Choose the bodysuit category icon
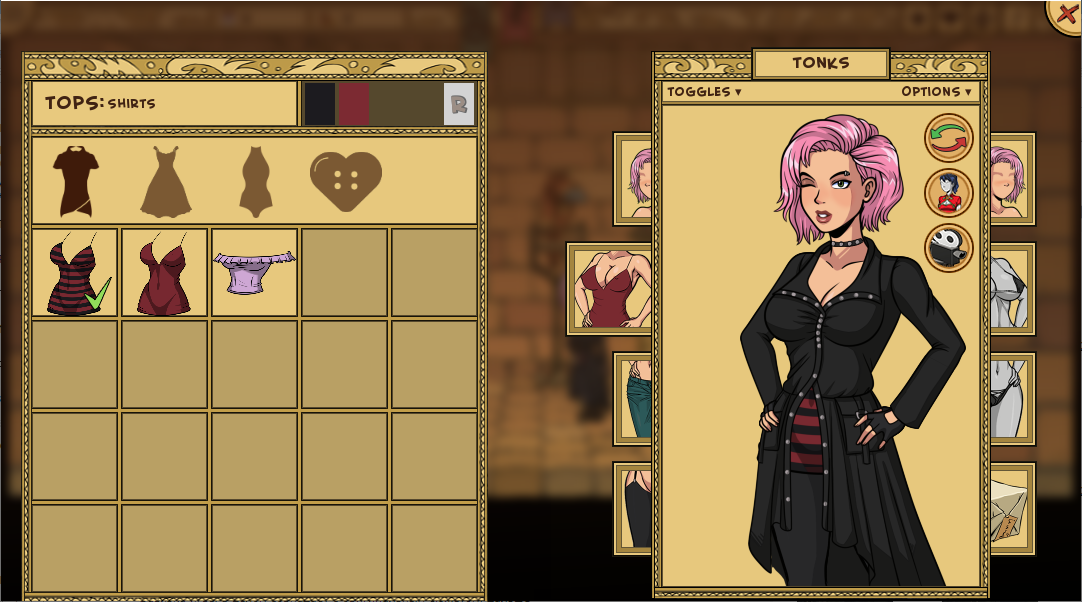Viewport: 1082px width, 602px height. tap(255, 181)
